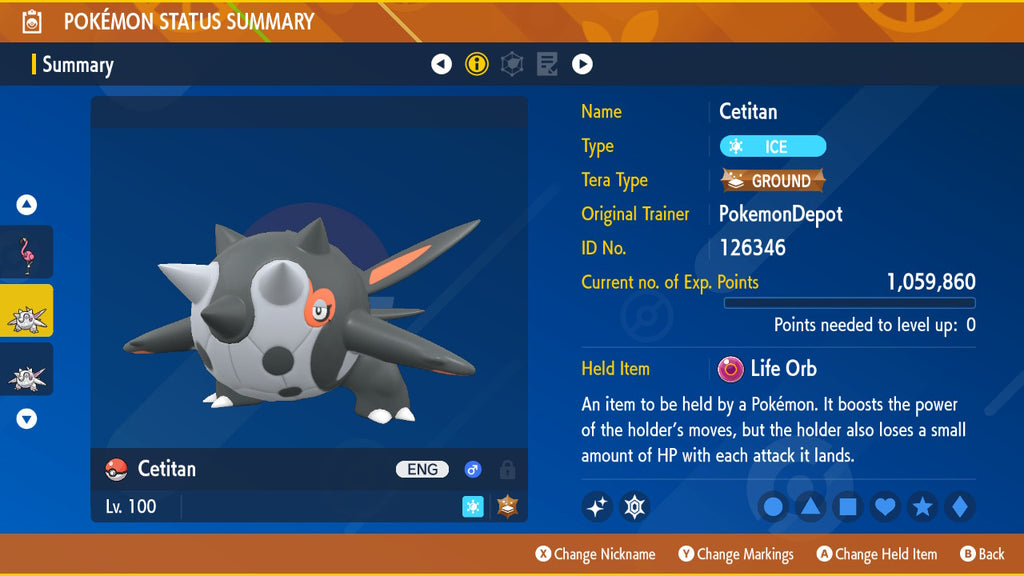Click the shiny sparkle icon

pos(597,507)
